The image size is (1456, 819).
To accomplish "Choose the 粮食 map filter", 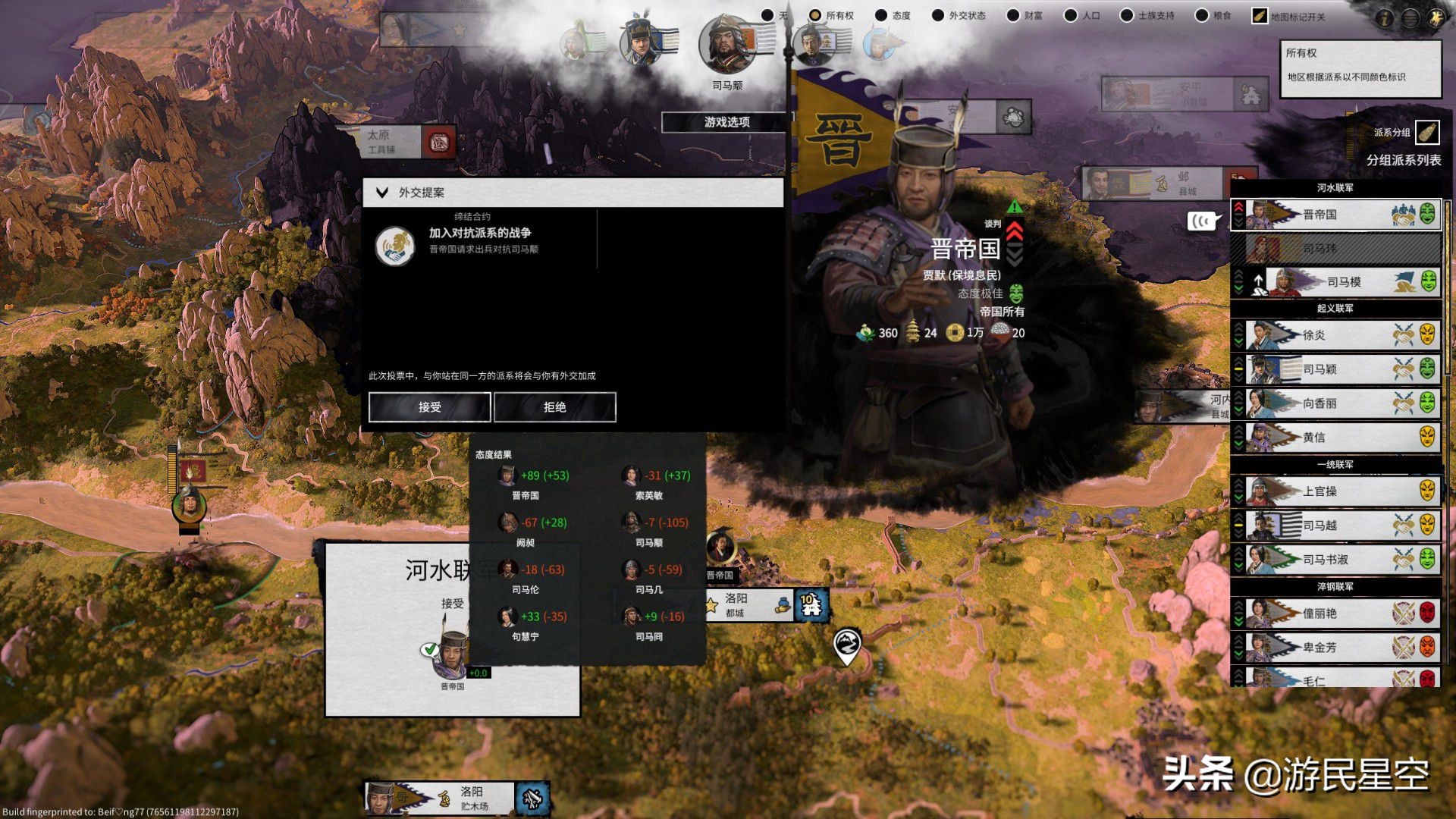I will (x=1202, y=15).
